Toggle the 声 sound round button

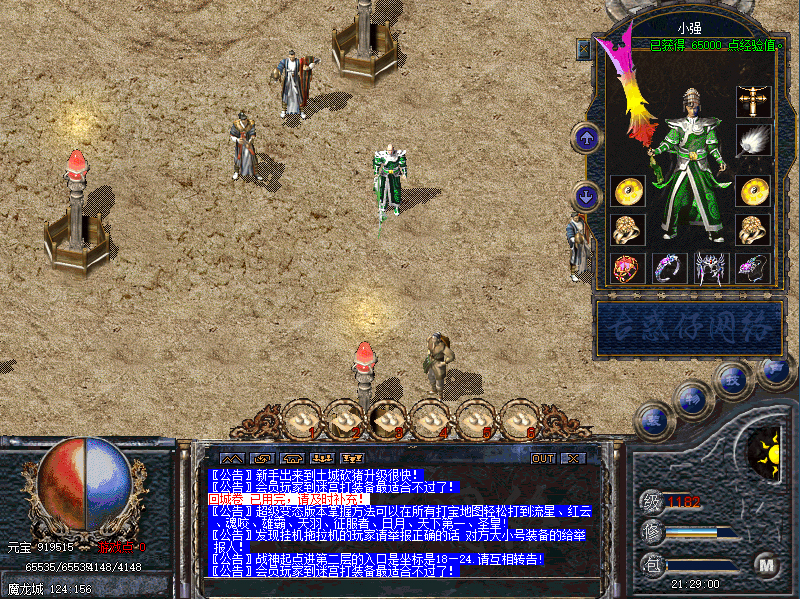774,368
